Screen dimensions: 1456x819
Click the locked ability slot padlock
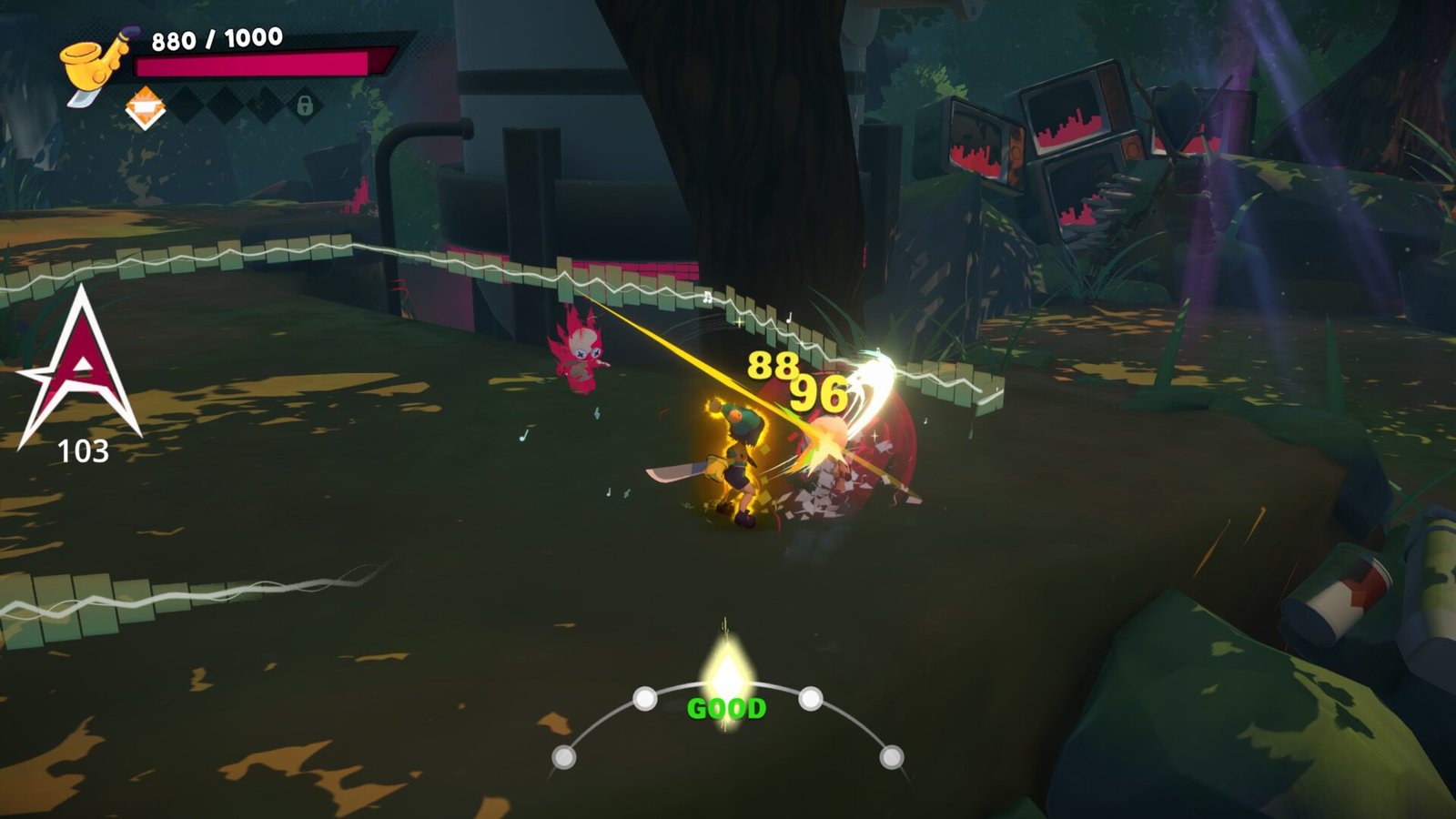[305, 105]
